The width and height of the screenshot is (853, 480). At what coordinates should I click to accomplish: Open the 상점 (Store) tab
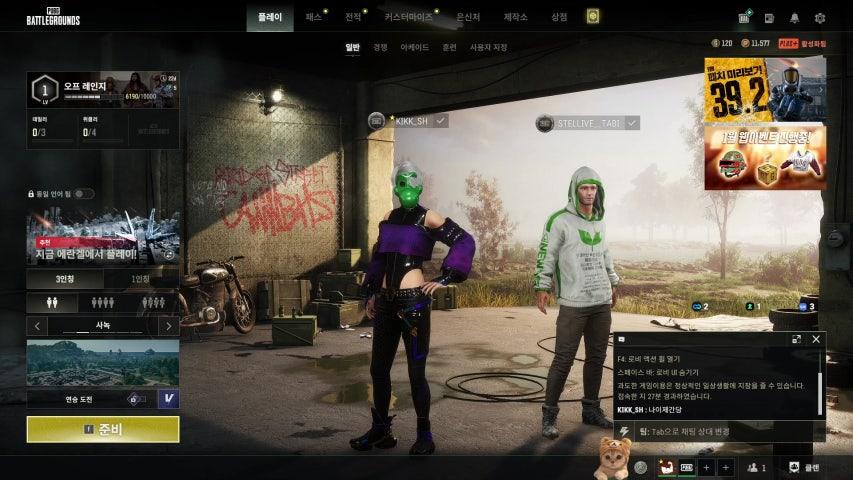point(559,17)
